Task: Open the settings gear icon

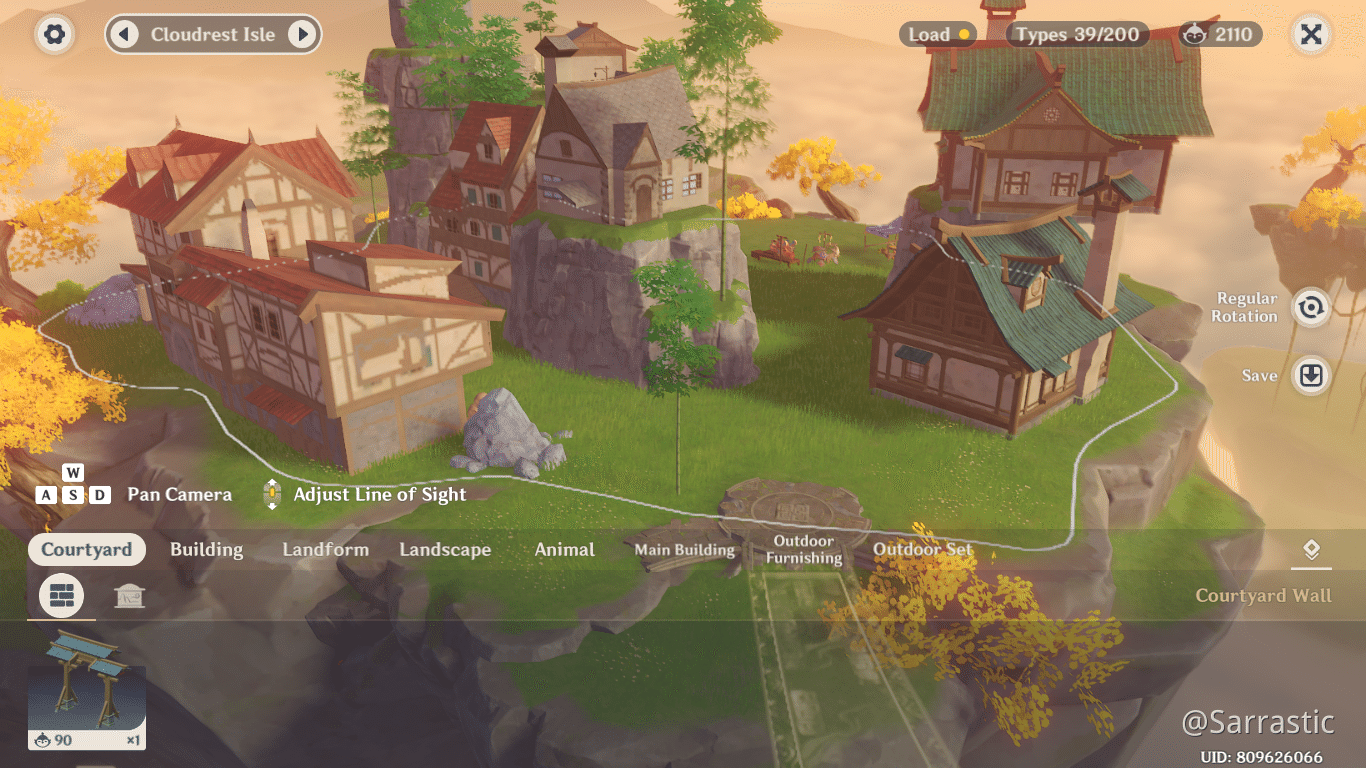Action: pyautogui.click(x=55, y=35)
